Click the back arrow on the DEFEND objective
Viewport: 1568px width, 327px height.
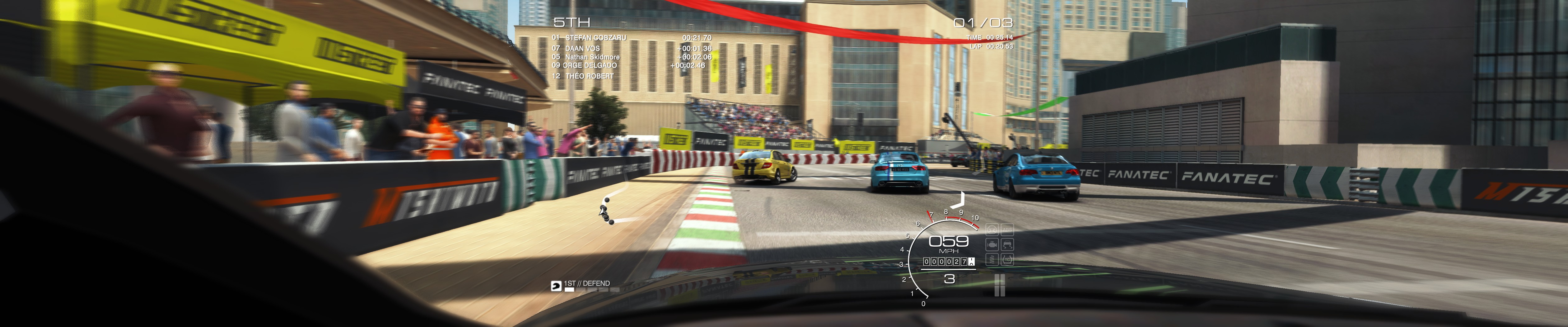(556, 286)
